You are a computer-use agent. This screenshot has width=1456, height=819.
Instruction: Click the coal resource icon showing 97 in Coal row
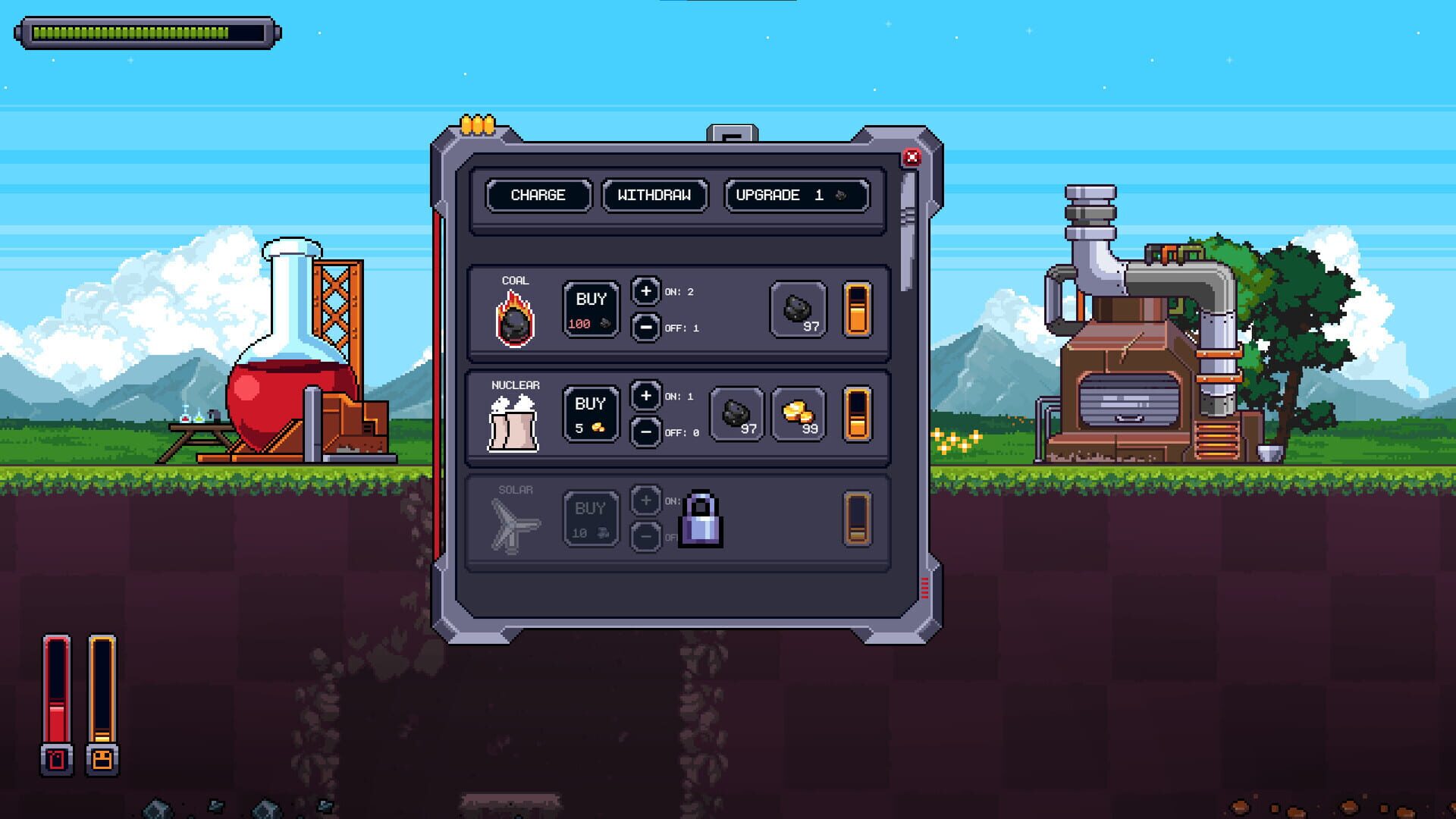799,309
